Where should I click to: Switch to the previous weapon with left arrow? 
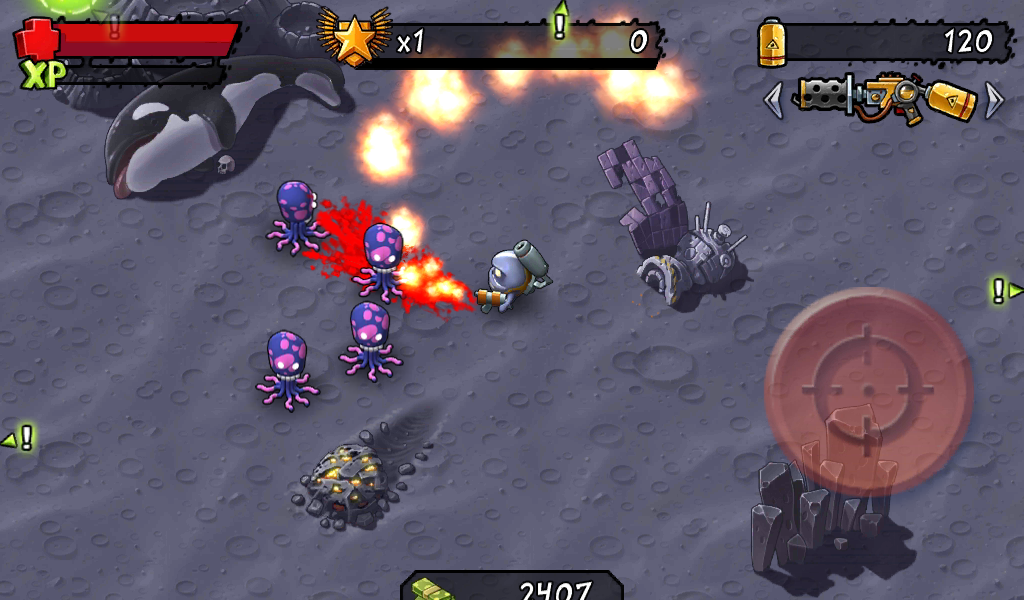pyautogui.click(x=773, y=100)
